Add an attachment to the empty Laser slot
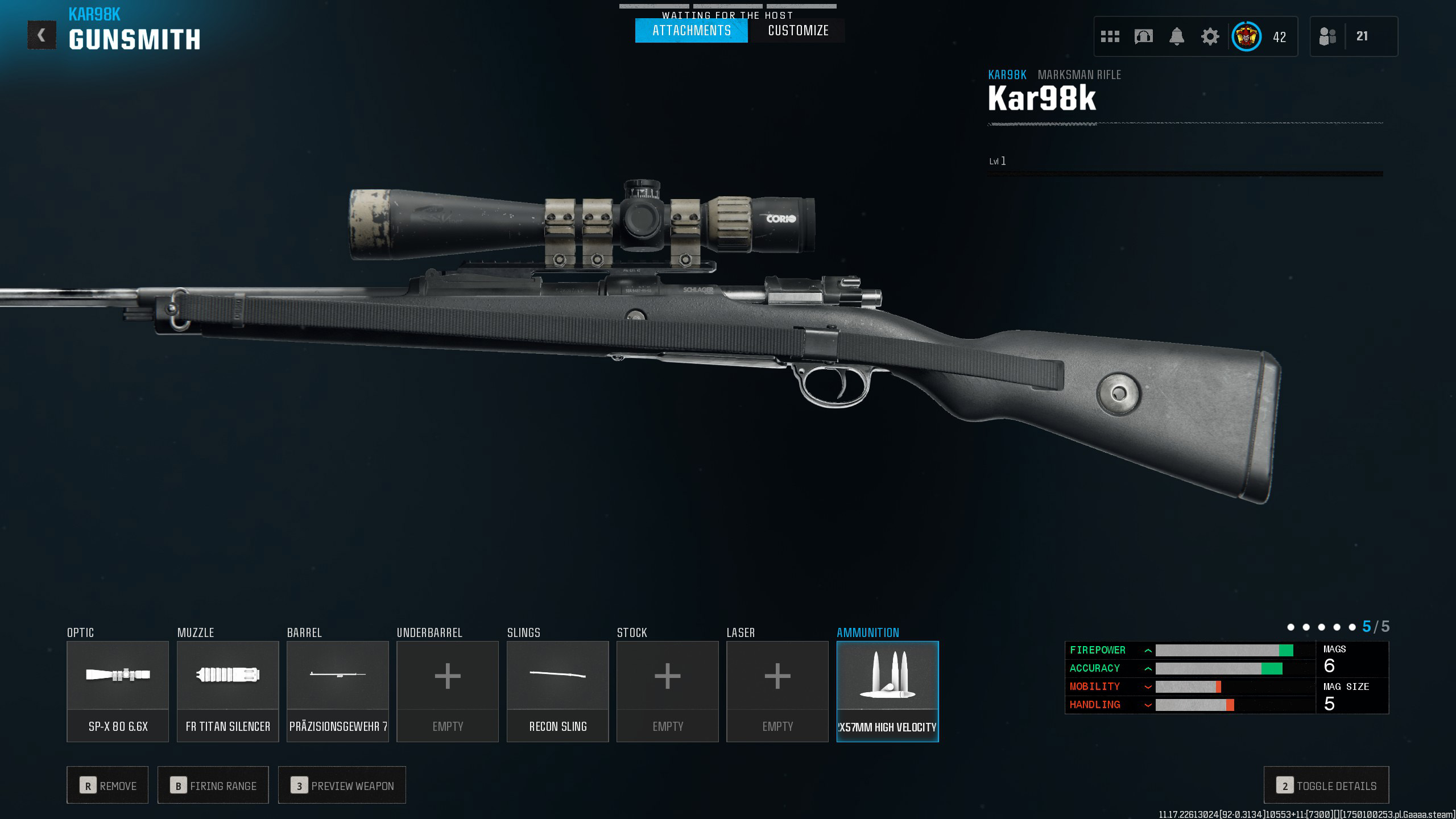This screenshot has height=819, width=1456. 777,691
